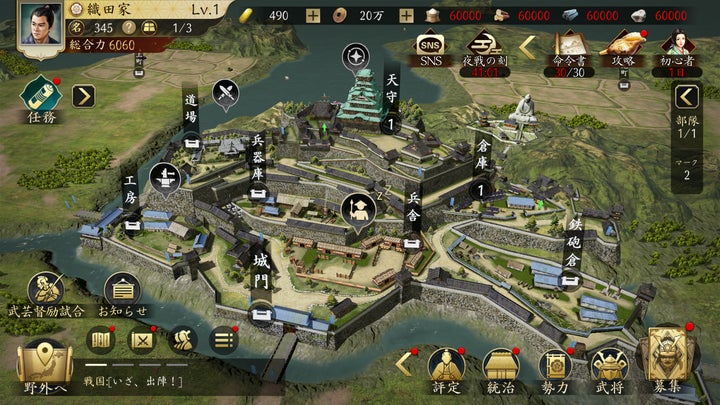This screenshot has width=720, height=405.
Task: Open the お知らせ notices board
Action: click(x=122, y=293)
